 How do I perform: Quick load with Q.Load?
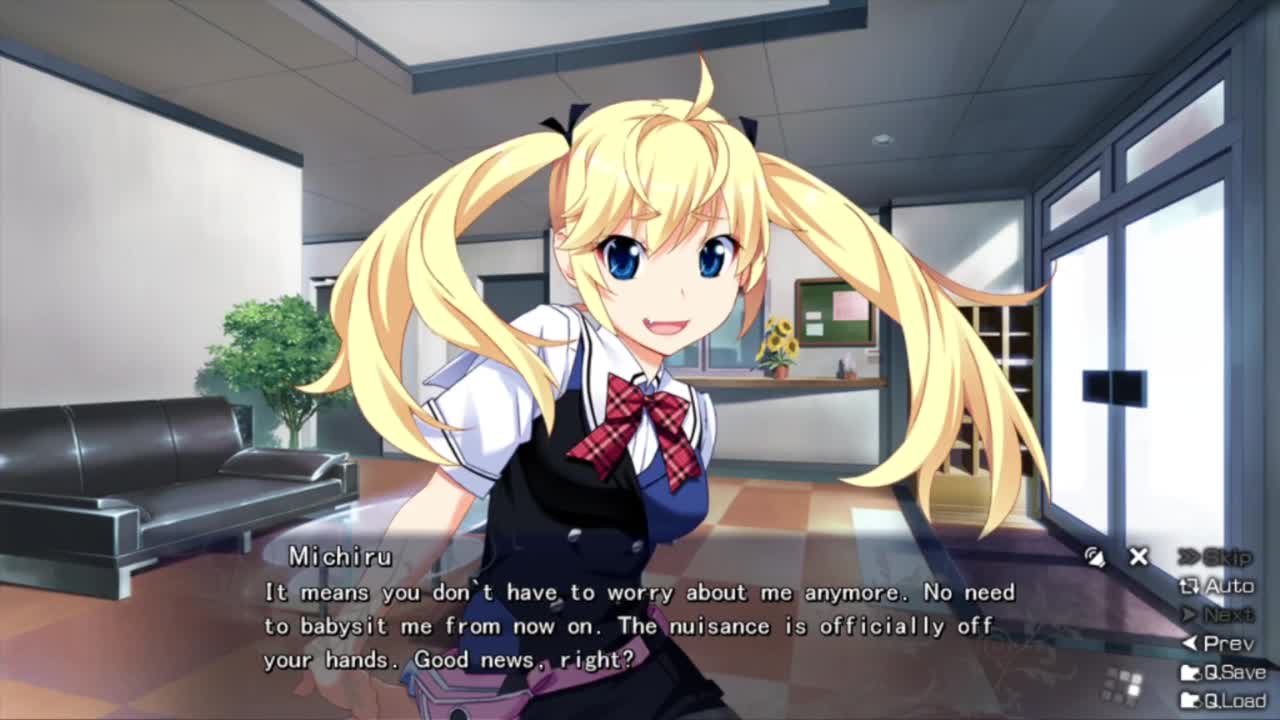[1223, 700]
